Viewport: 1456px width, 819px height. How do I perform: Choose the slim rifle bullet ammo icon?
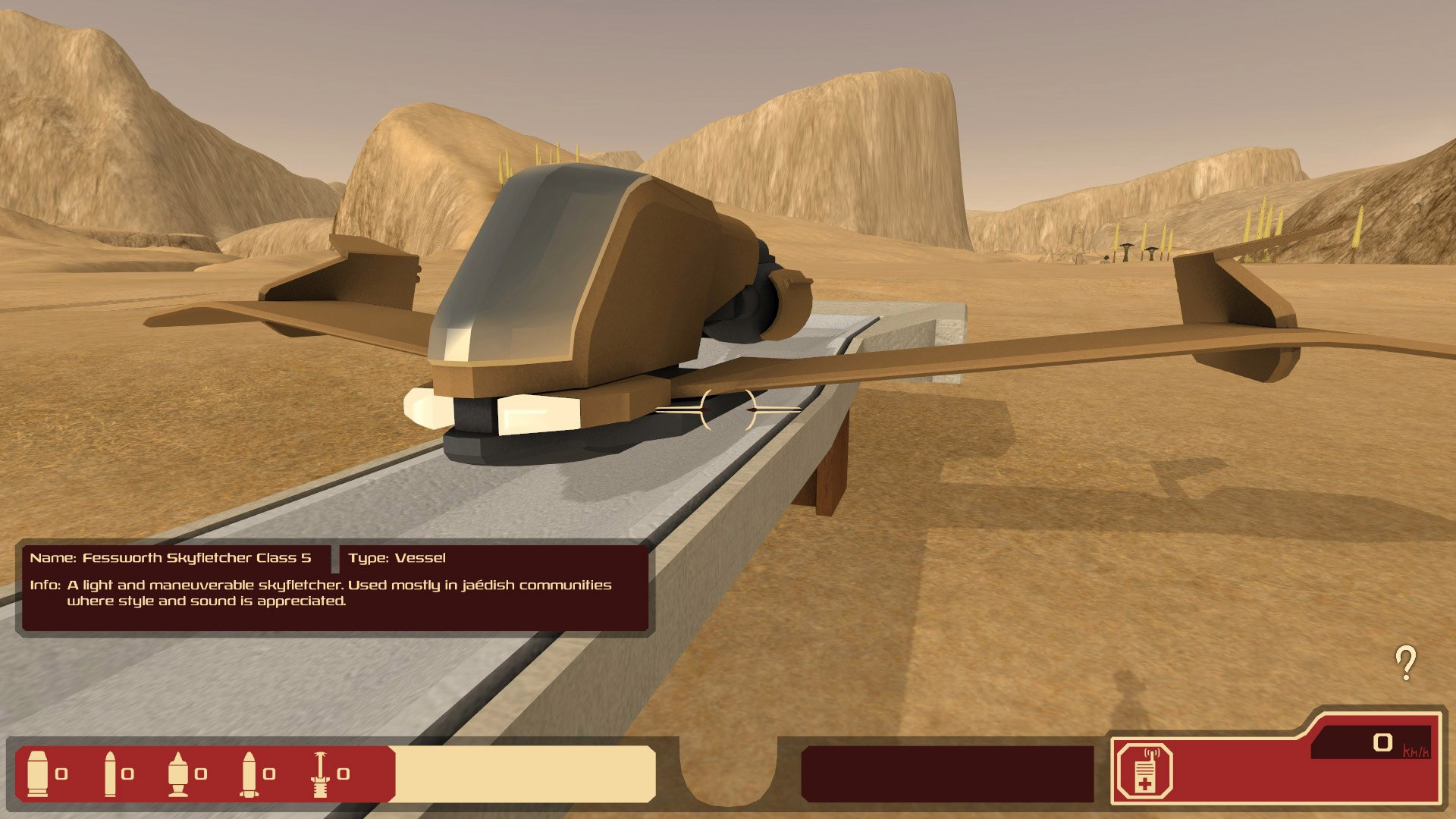click(x=110, y=773)
